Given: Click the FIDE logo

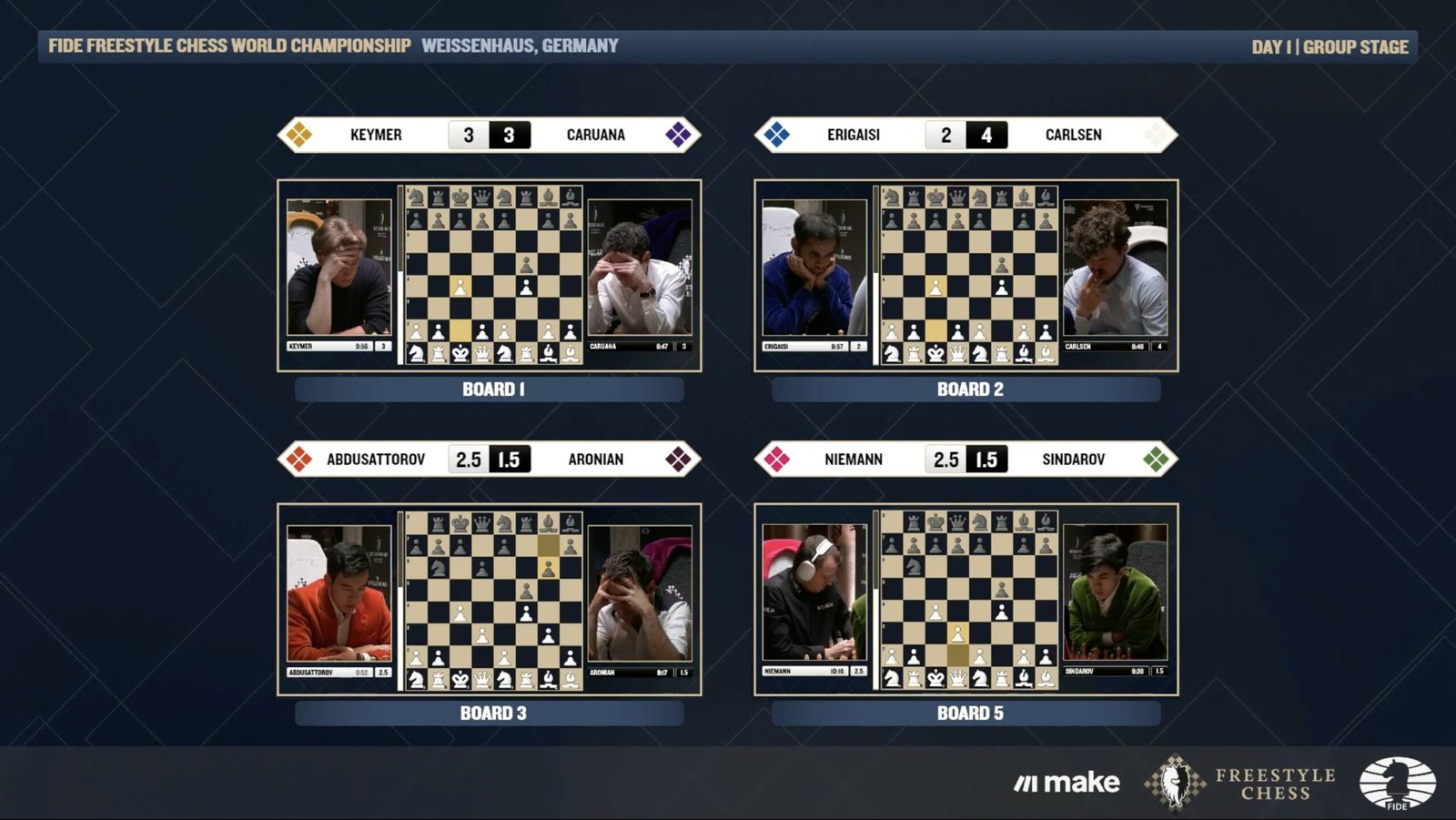Looking at the screenshot, I should coord(1397,783).
